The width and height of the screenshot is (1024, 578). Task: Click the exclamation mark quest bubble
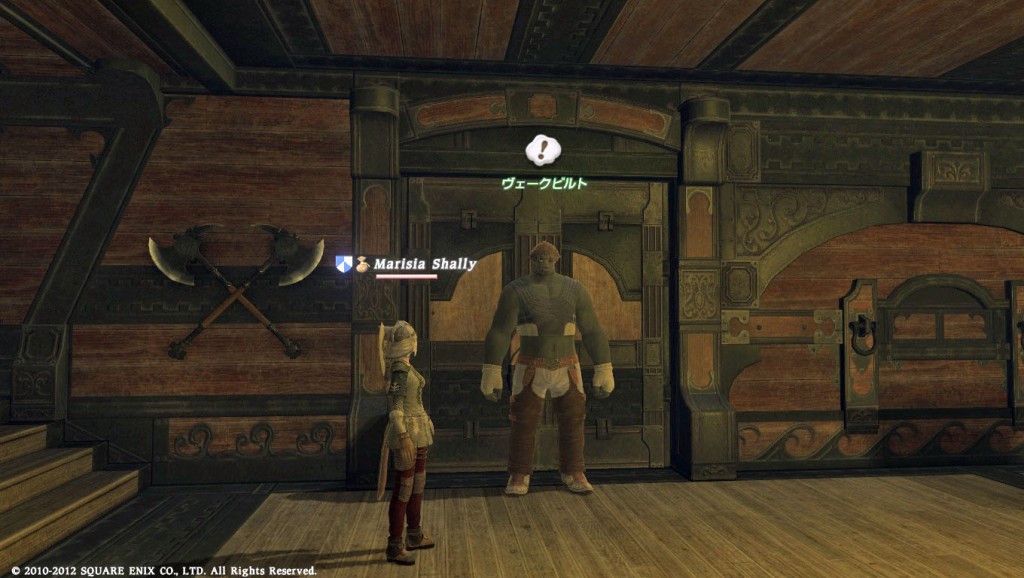pyautogui.click(x=543, y=151)
